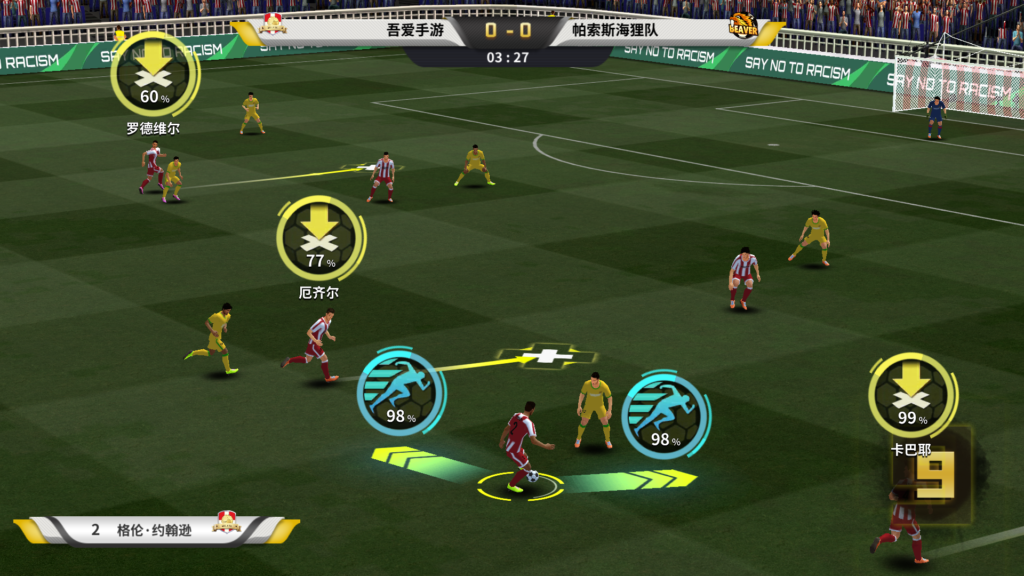Choose the 99% pass to 卡巴耶
The height and width of the screenshot is (576, 1024).
coord(911,396)
